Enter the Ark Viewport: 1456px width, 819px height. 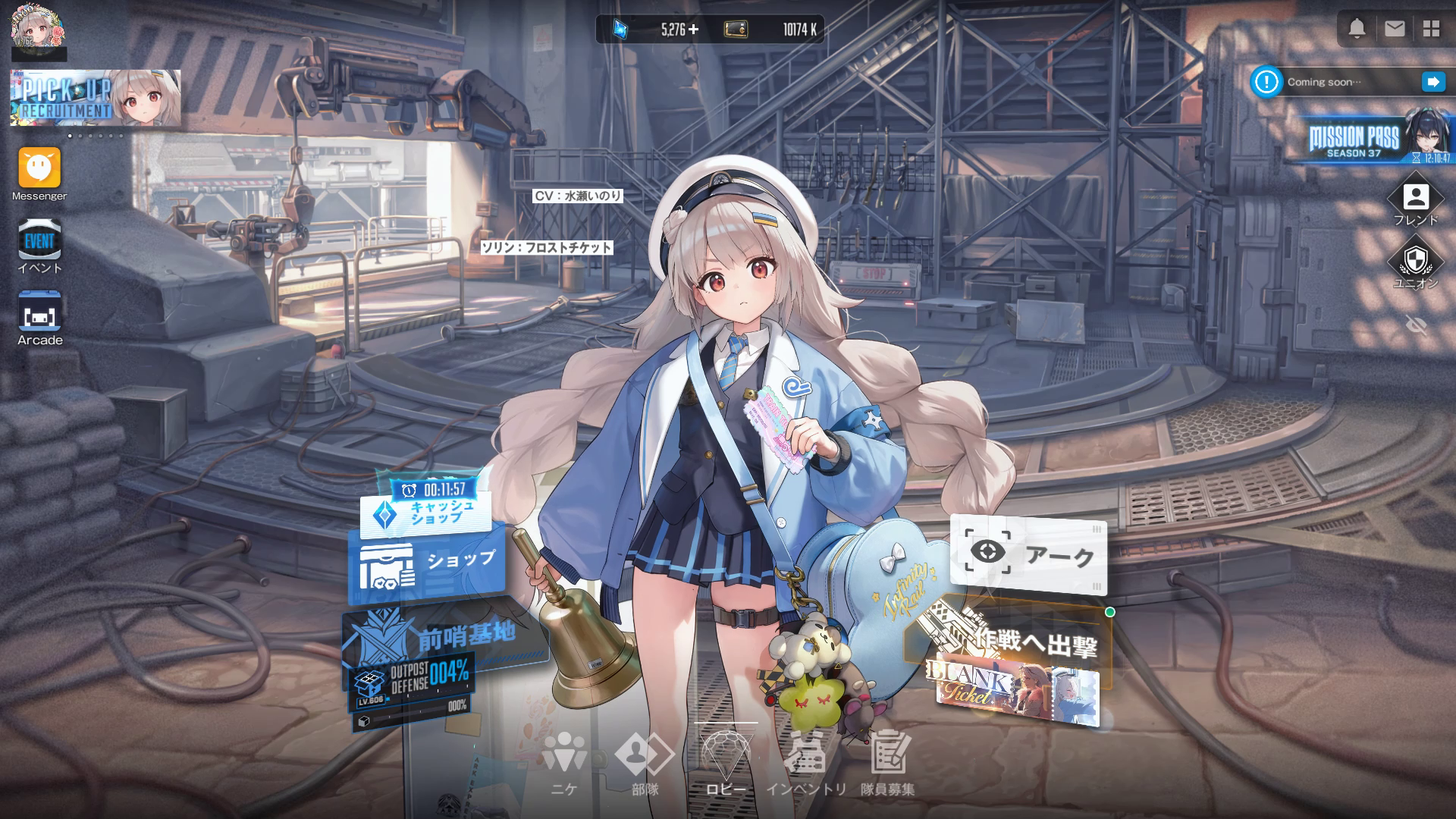1028,555
